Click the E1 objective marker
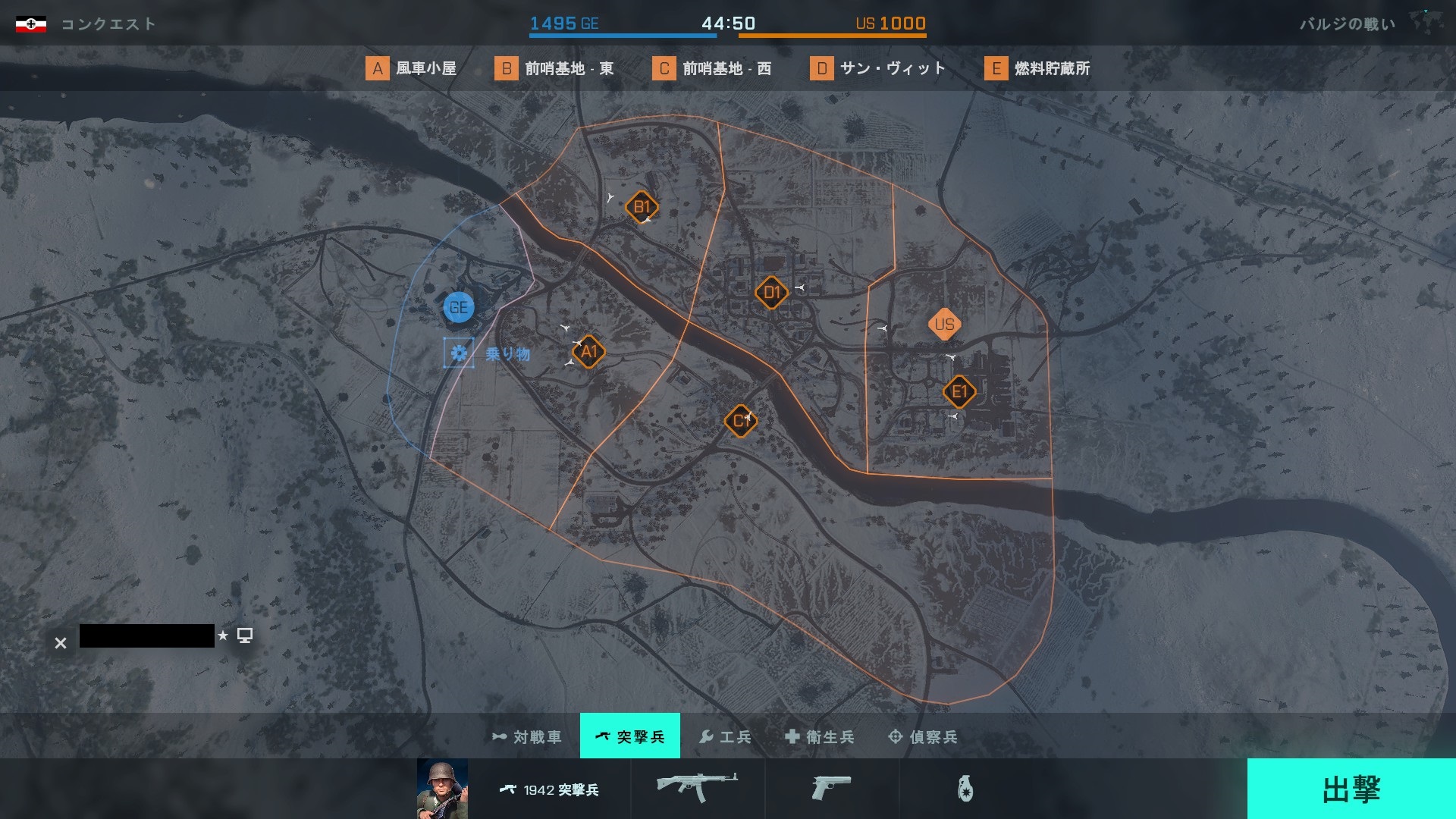The image size is (1456, 819). 959,392
